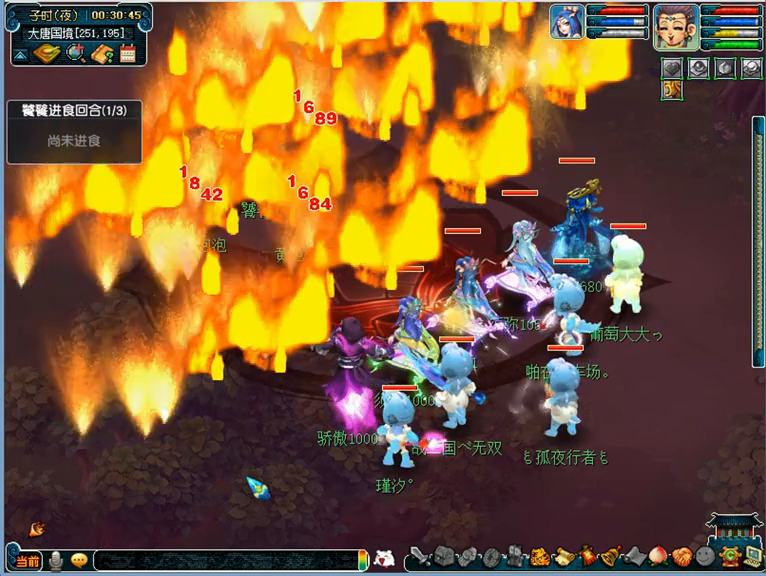Click the 当前 chat channel button
This screenshot has height=576, width=766.
[x=27, y=561]
